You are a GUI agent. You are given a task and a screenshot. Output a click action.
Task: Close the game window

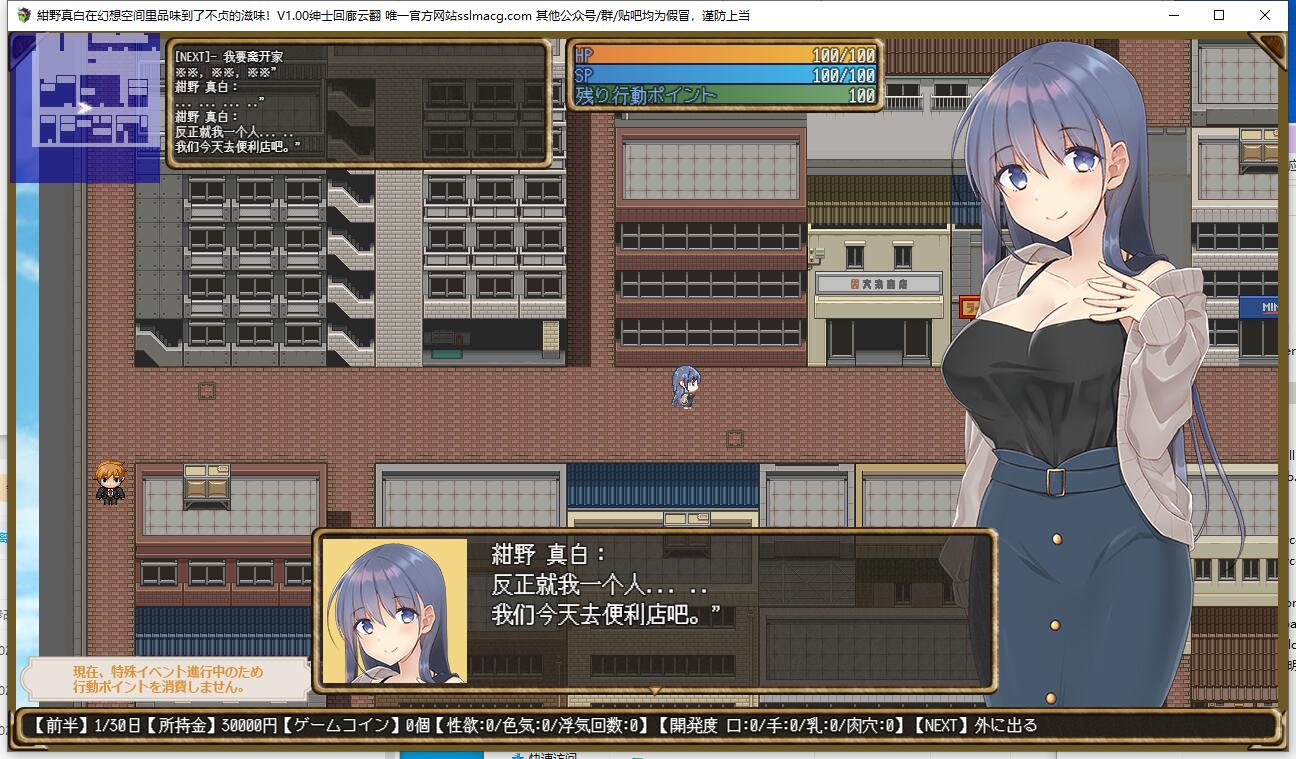pyautogui.click(x=1264, y=15)
